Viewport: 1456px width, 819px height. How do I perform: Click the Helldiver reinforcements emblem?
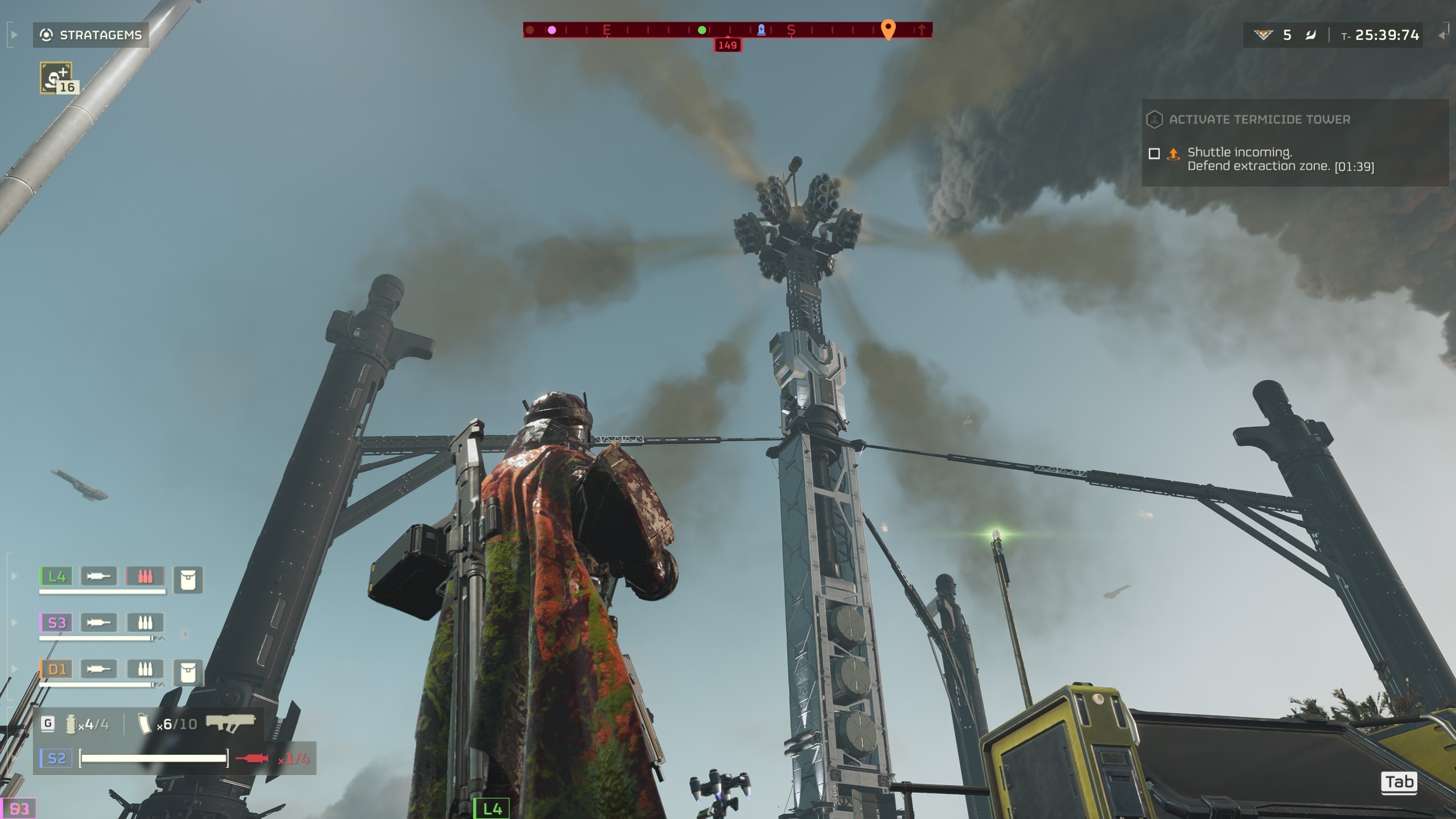coord(1262,35)
